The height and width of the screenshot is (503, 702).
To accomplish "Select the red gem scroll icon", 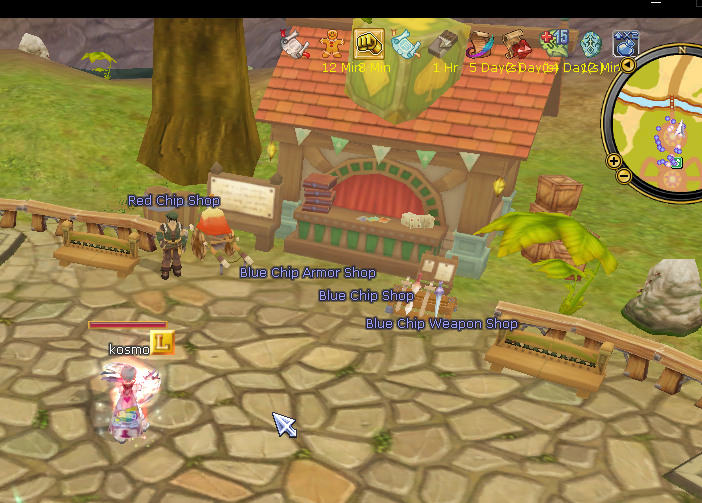I will point(517,44).
